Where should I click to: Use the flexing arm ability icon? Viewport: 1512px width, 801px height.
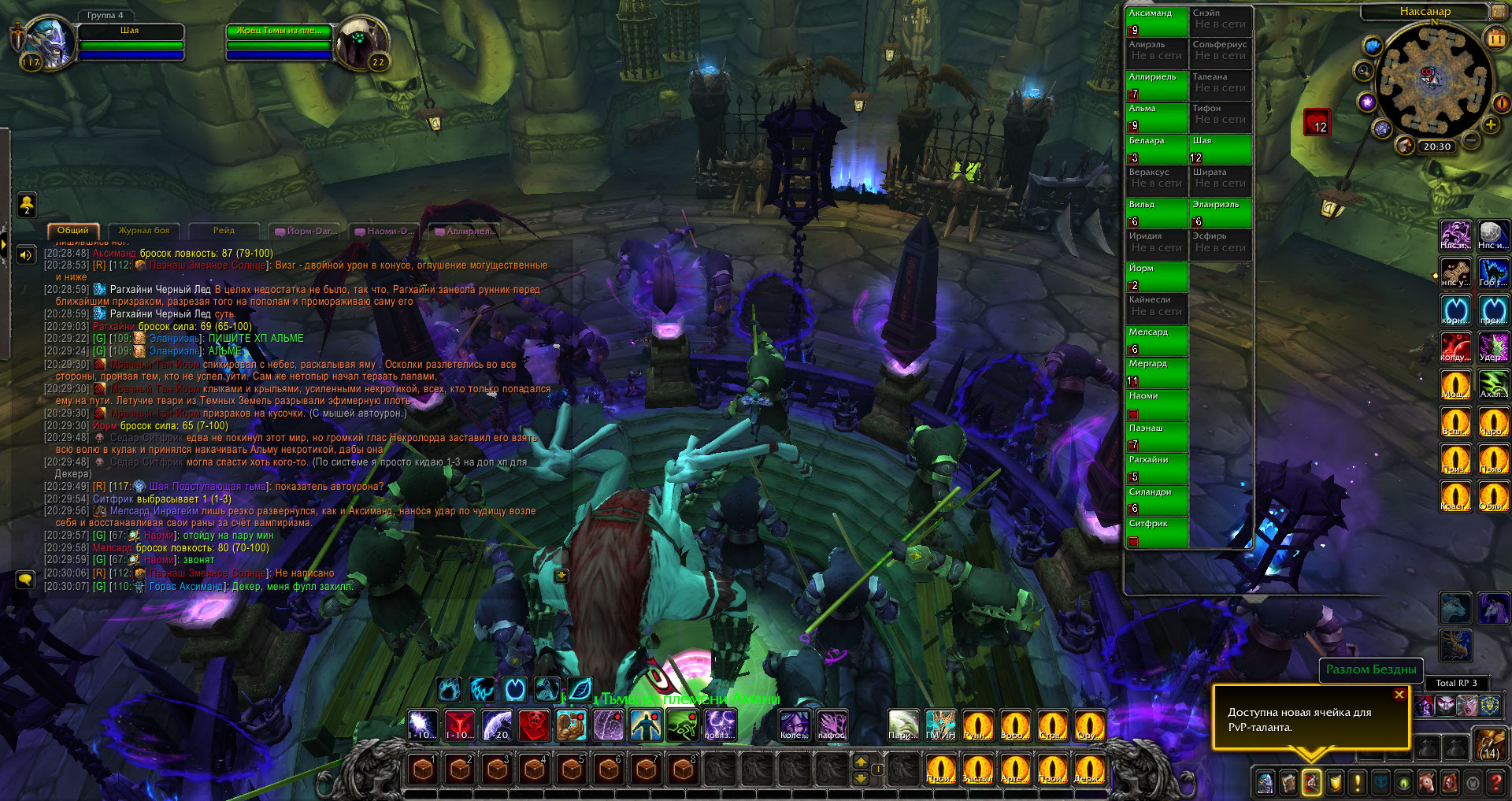(571, 725)
